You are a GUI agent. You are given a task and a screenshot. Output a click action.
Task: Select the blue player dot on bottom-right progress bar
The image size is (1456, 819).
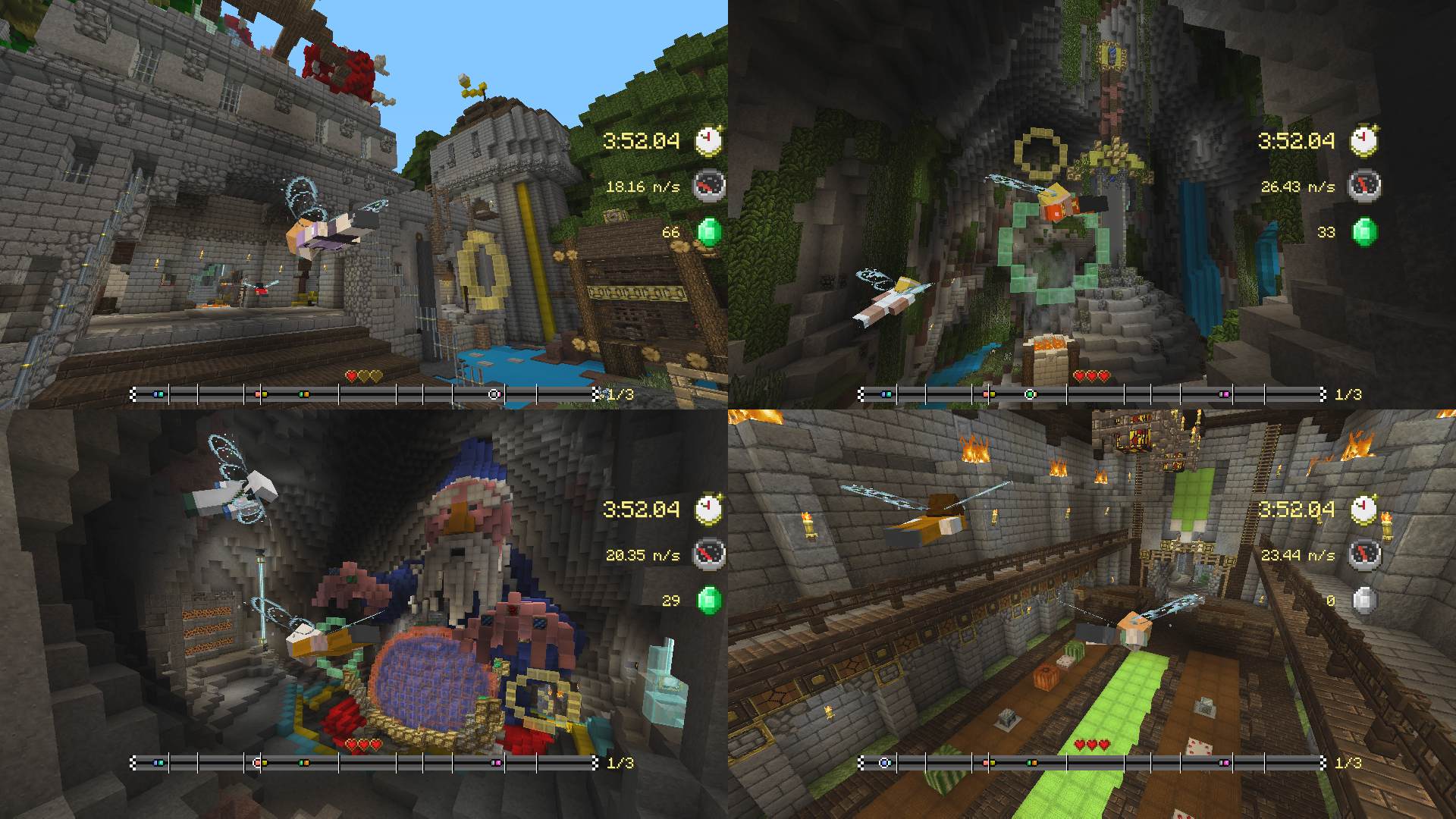point(883,762)
